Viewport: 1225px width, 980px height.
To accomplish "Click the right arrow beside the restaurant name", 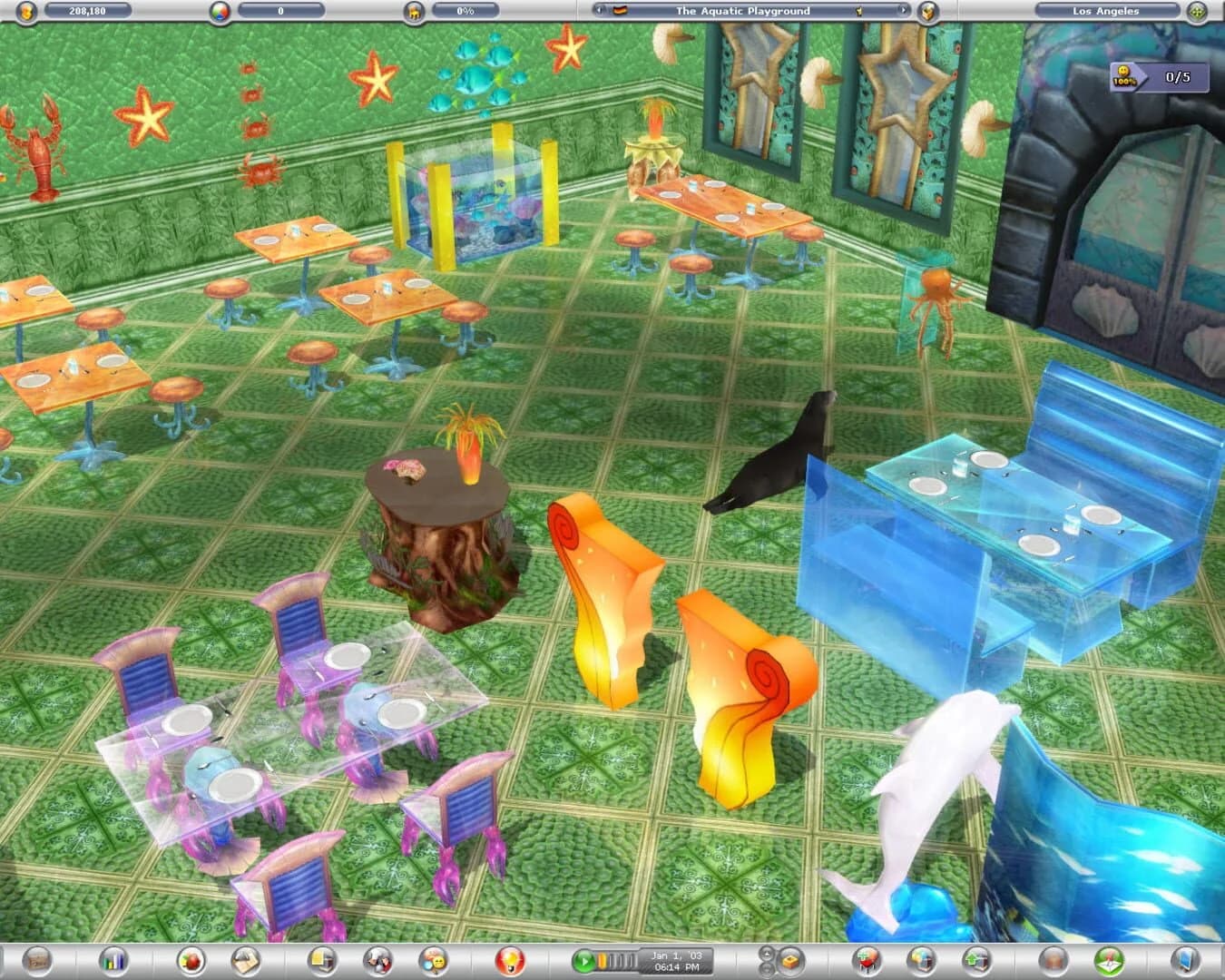I will tap(903, 11).
